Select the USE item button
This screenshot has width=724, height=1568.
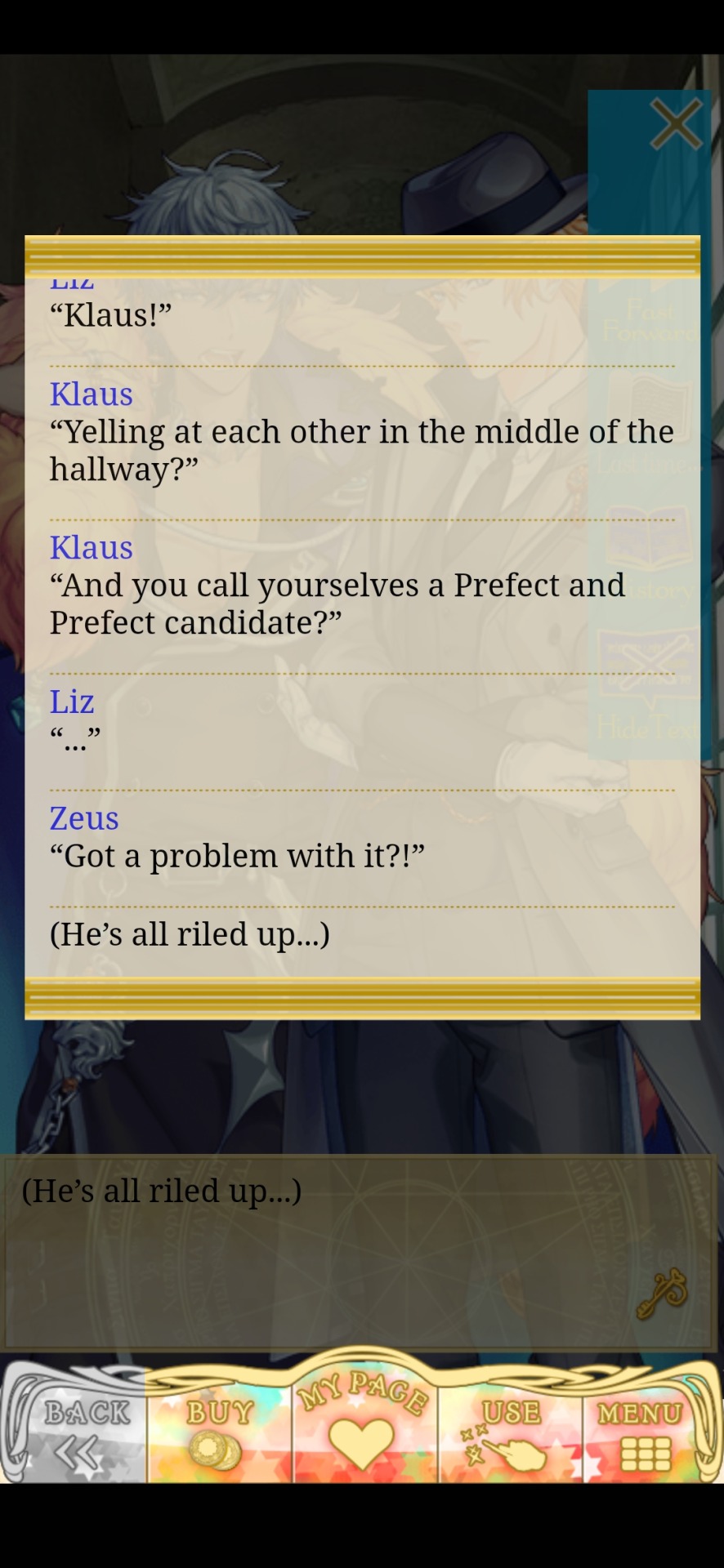tap(510, 1432)
